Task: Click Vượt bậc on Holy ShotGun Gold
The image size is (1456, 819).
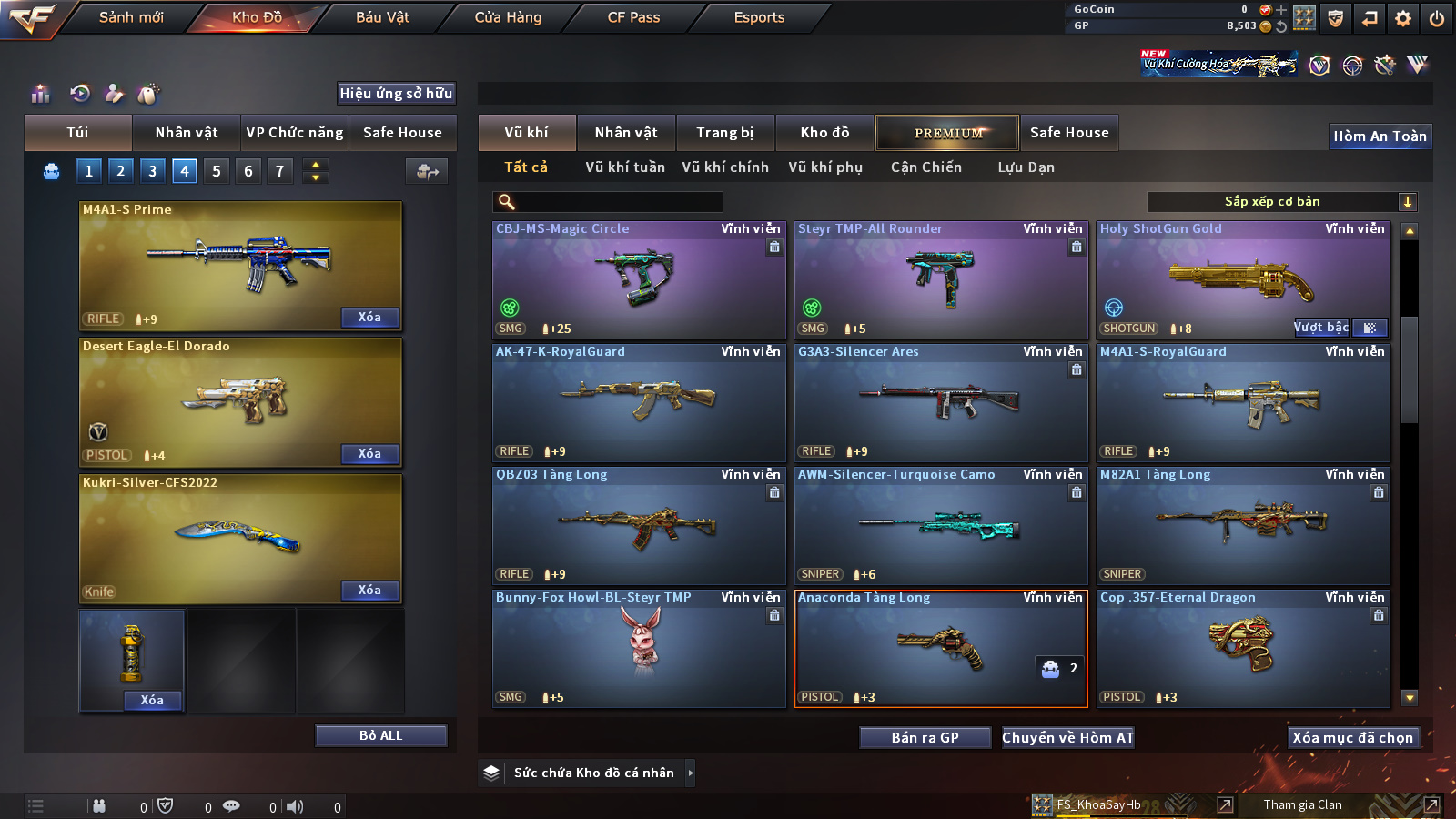Action: pos(1321,328)
